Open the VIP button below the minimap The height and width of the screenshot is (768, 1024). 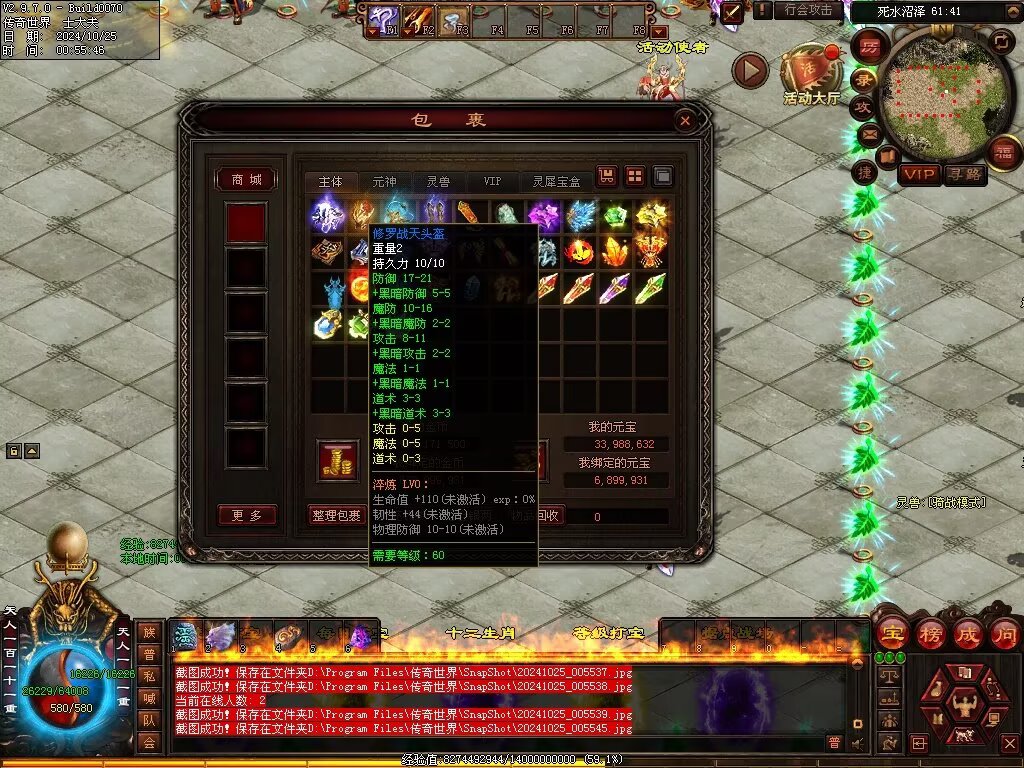point(919,175)
